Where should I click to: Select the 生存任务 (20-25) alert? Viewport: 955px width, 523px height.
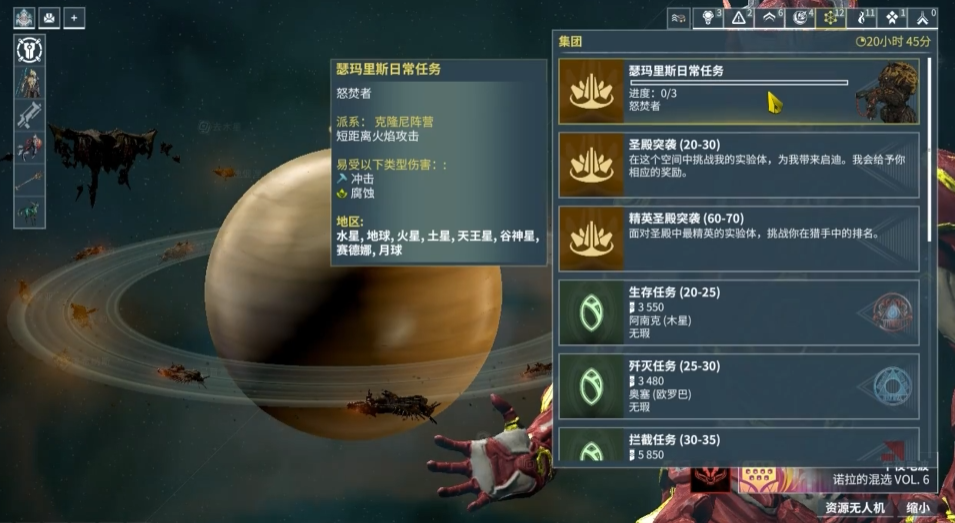[740, 312]
